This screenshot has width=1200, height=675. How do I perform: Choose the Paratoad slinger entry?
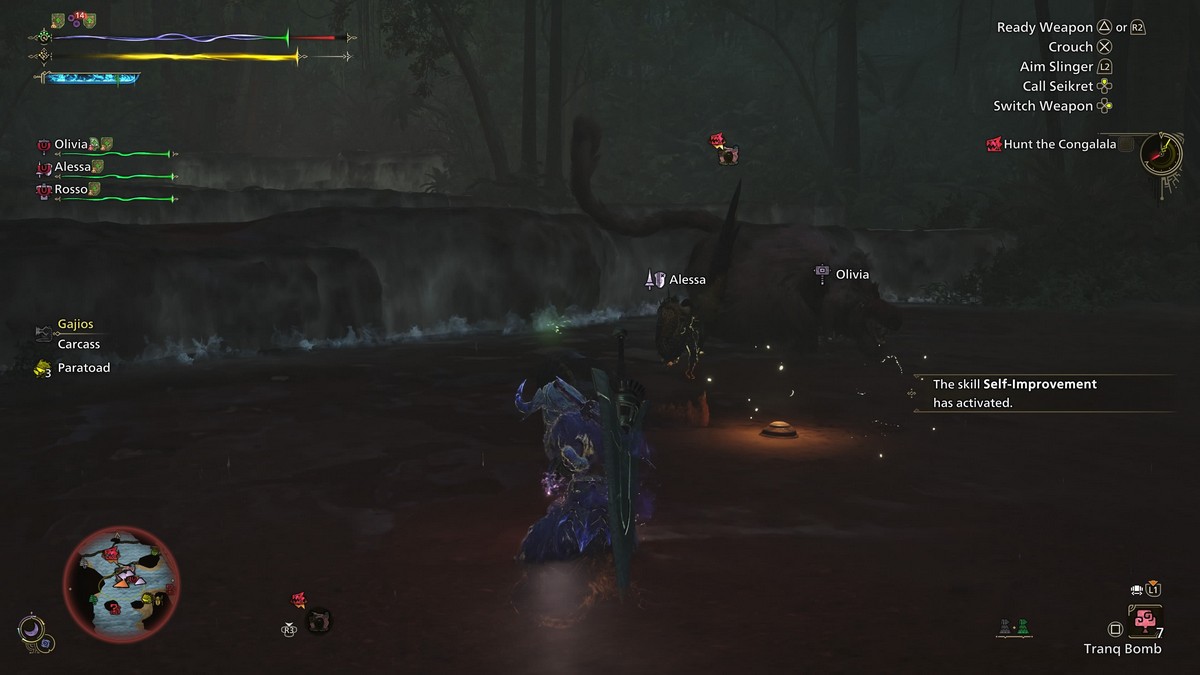tap(83, 368)
